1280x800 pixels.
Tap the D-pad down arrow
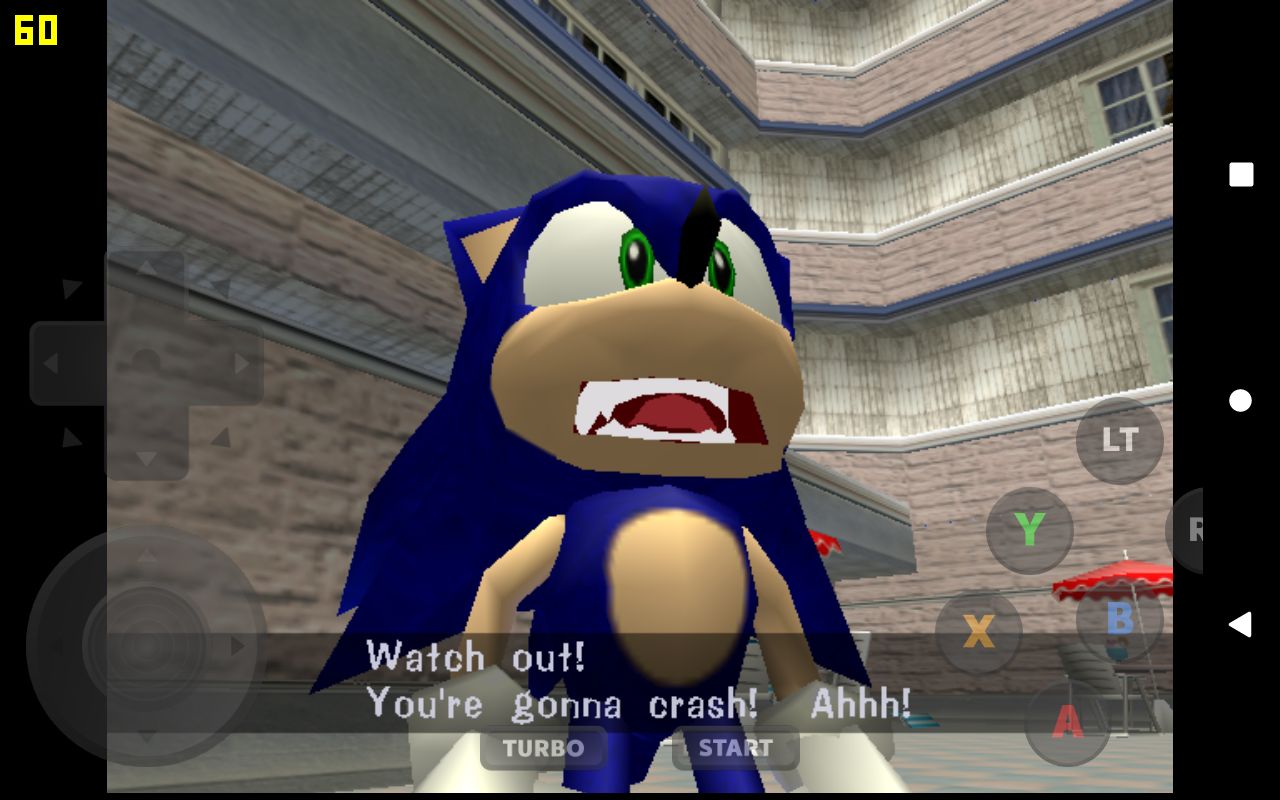tap(146, 458)
